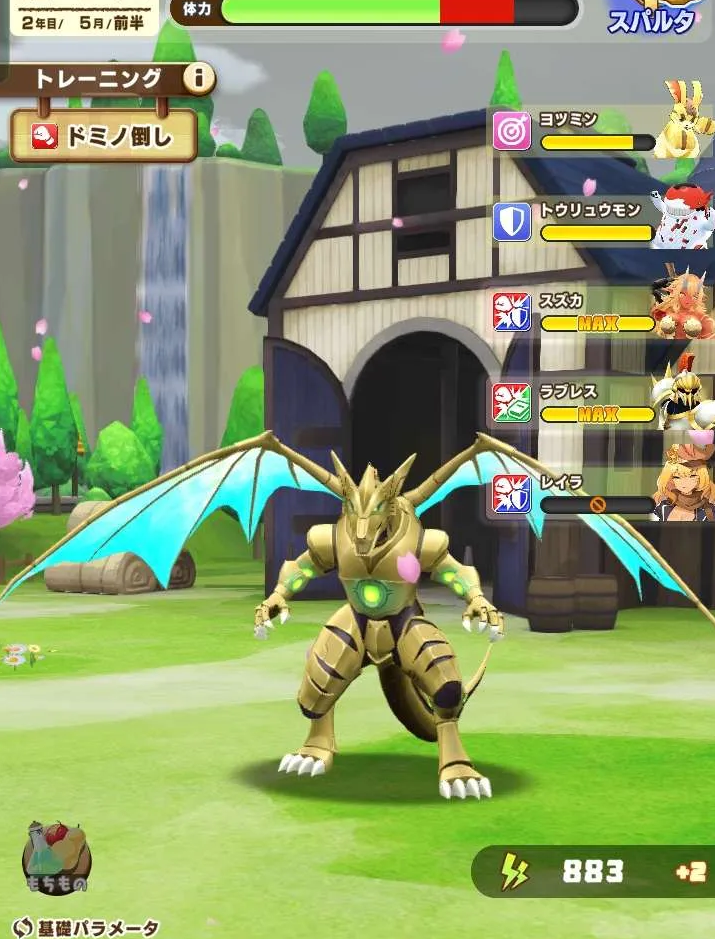Tap the スパルタ mode button
This screenshot has height=939, width=715.
tap(651, 18)
